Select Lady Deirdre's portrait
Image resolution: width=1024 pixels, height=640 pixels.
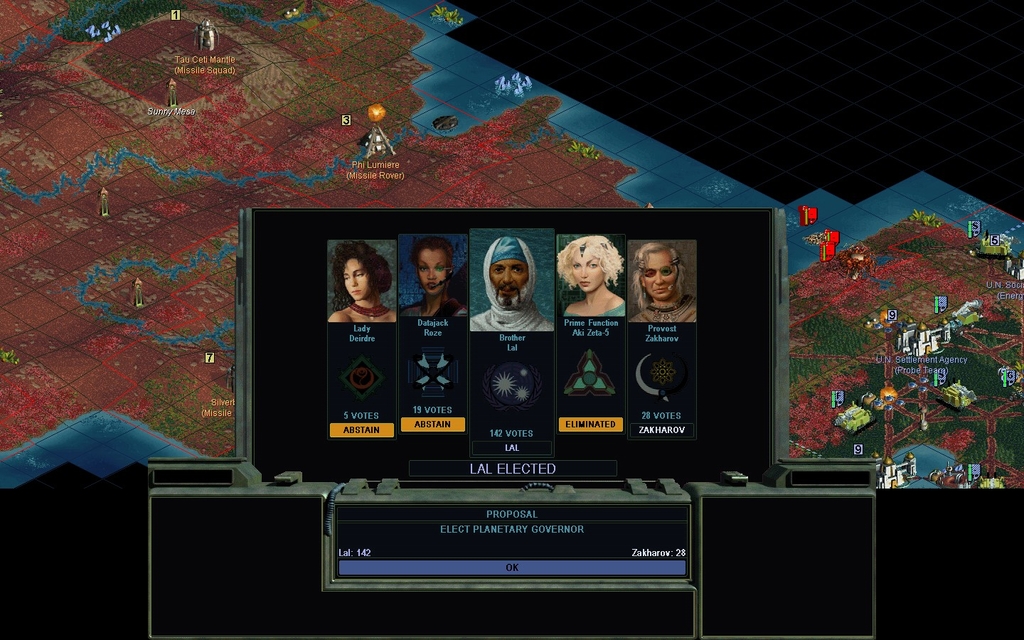click(x=362, y=281)
